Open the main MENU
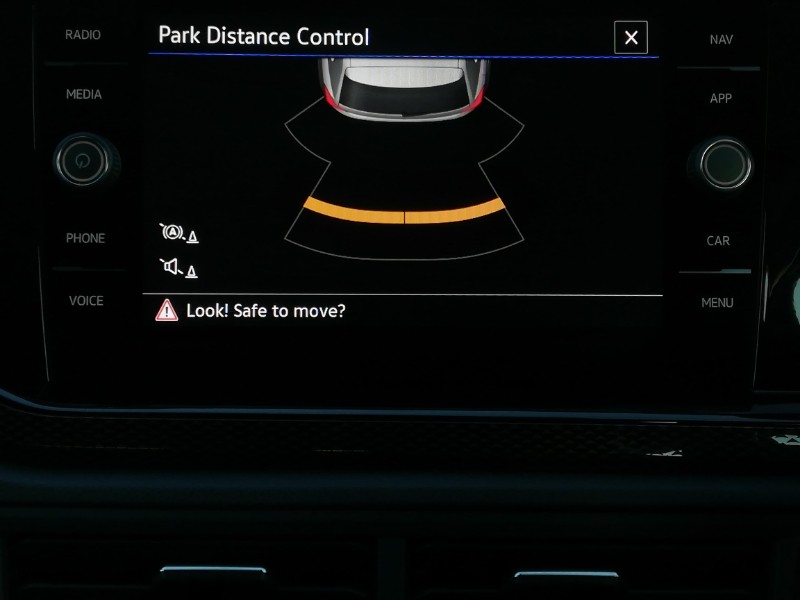The height and width of the screenshot is (600, 800). pos(717,303)
